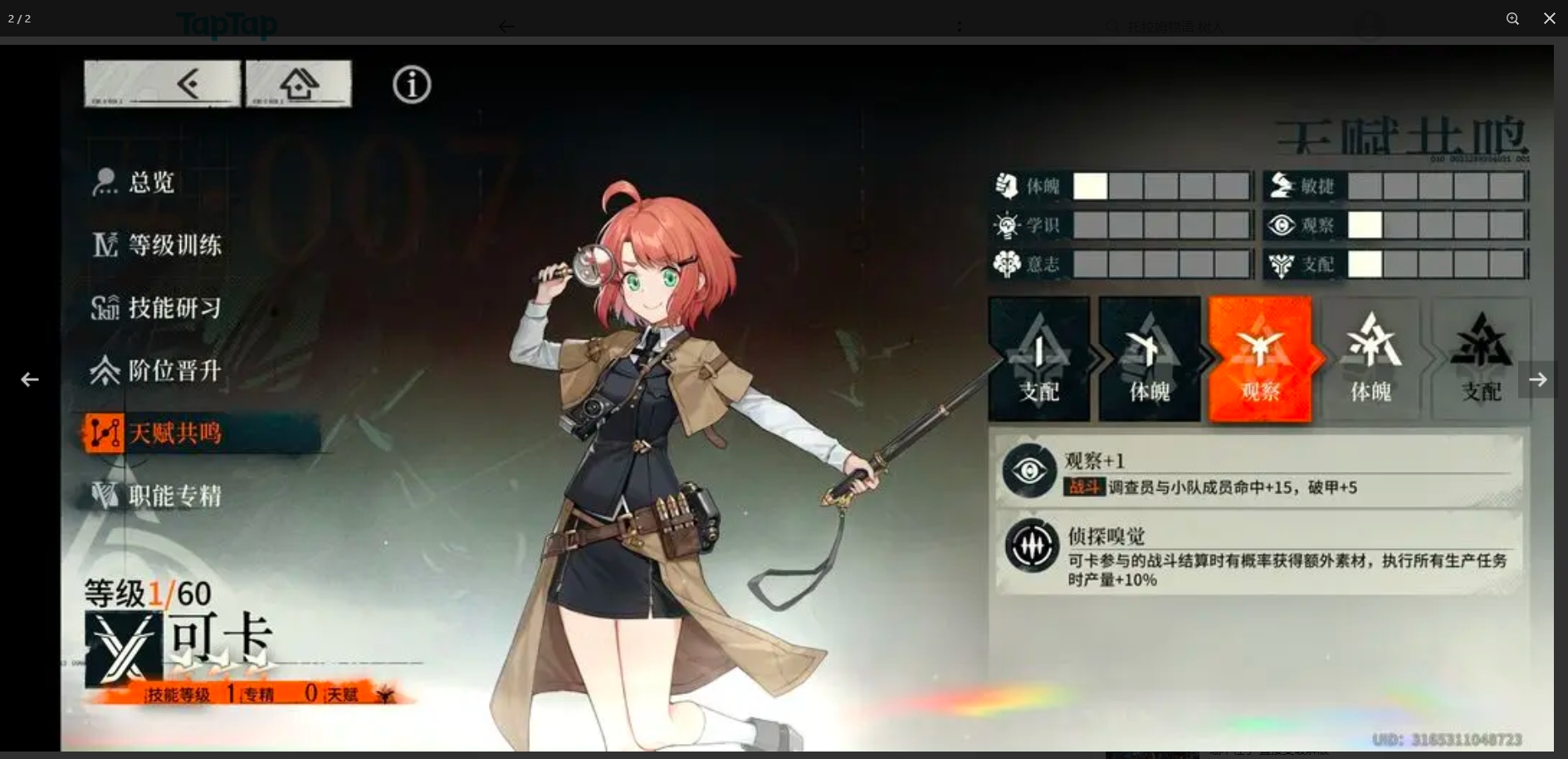
Task: Click the viewer's magnifier zoom button
Action: pyautogui.click(x=1512, y=18)
